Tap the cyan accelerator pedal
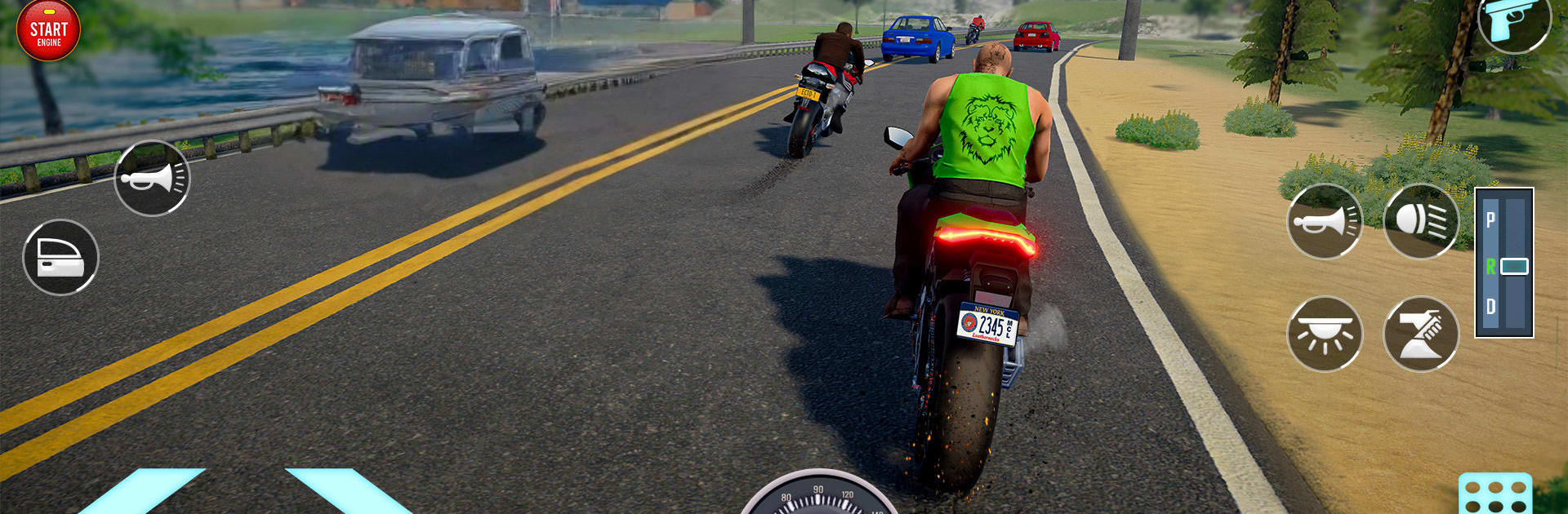Screen dimensions: 1568x514 (x=1494, y=494)
